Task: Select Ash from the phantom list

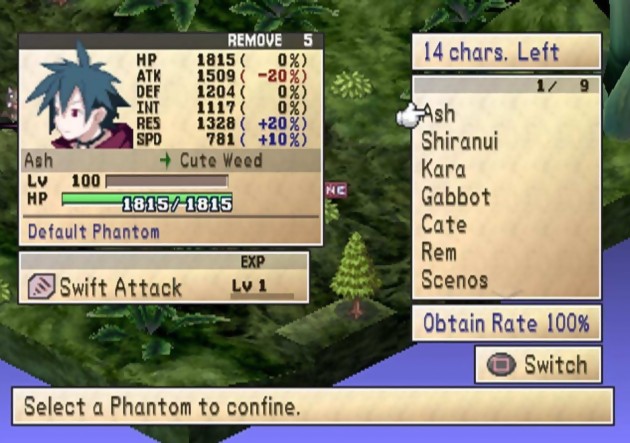Action: coord(440,113)
